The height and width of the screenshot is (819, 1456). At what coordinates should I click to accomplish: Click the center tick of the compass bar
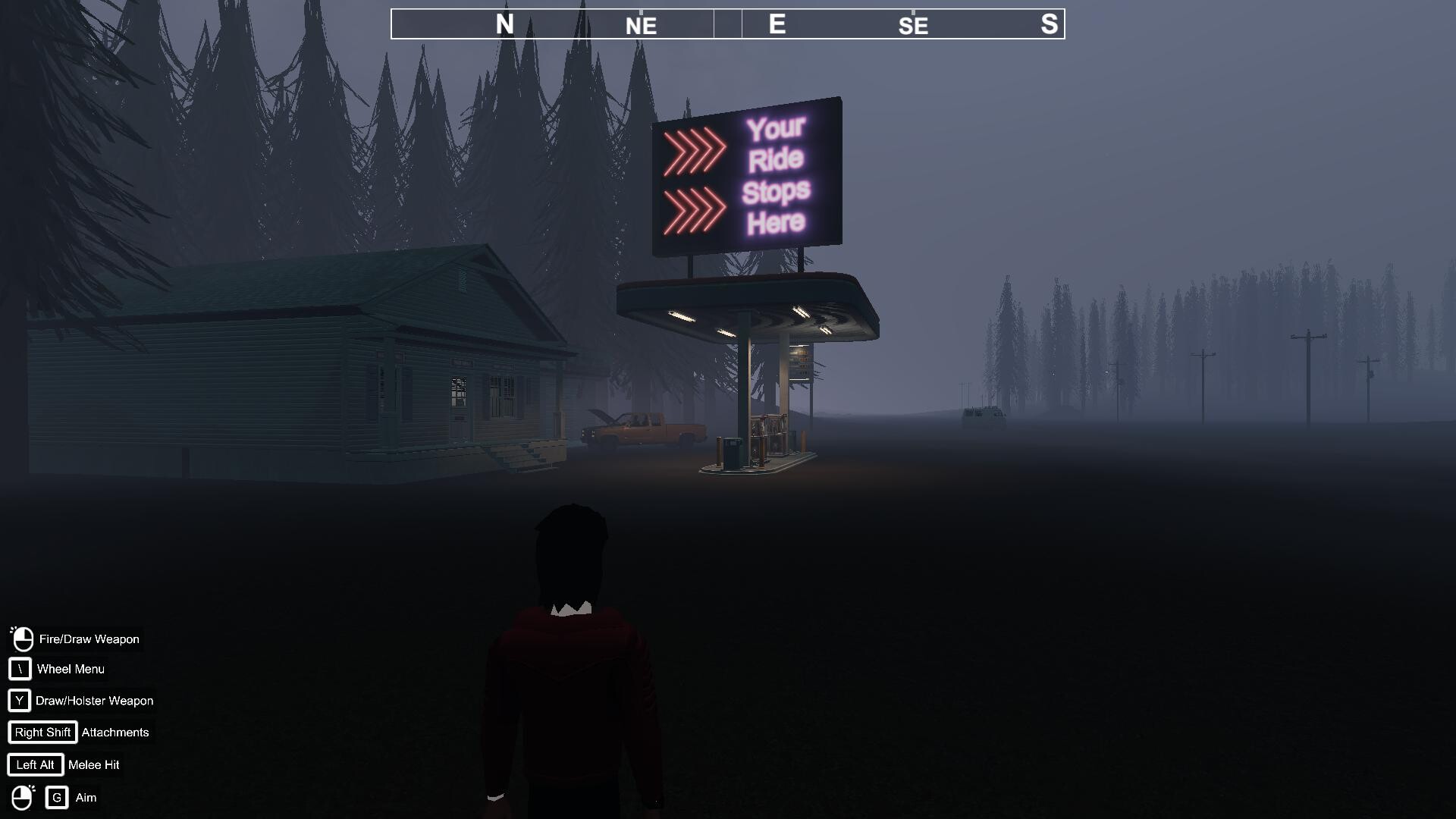click(x=727, y=24)
